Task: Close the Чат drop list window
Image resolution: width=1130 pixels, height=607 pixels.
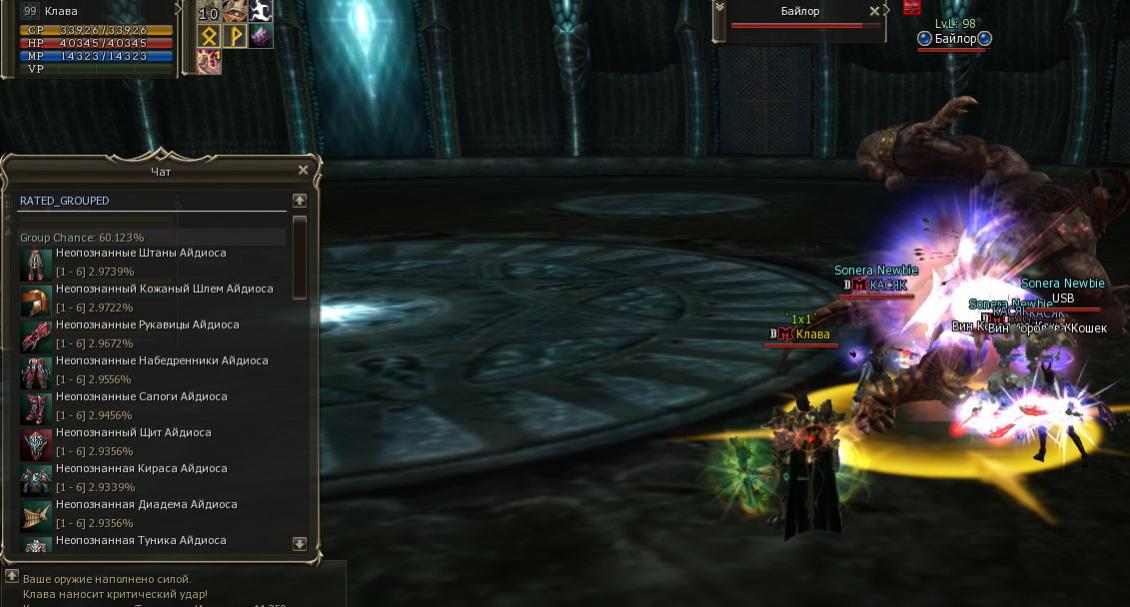Action: click(x=303, y=170)
